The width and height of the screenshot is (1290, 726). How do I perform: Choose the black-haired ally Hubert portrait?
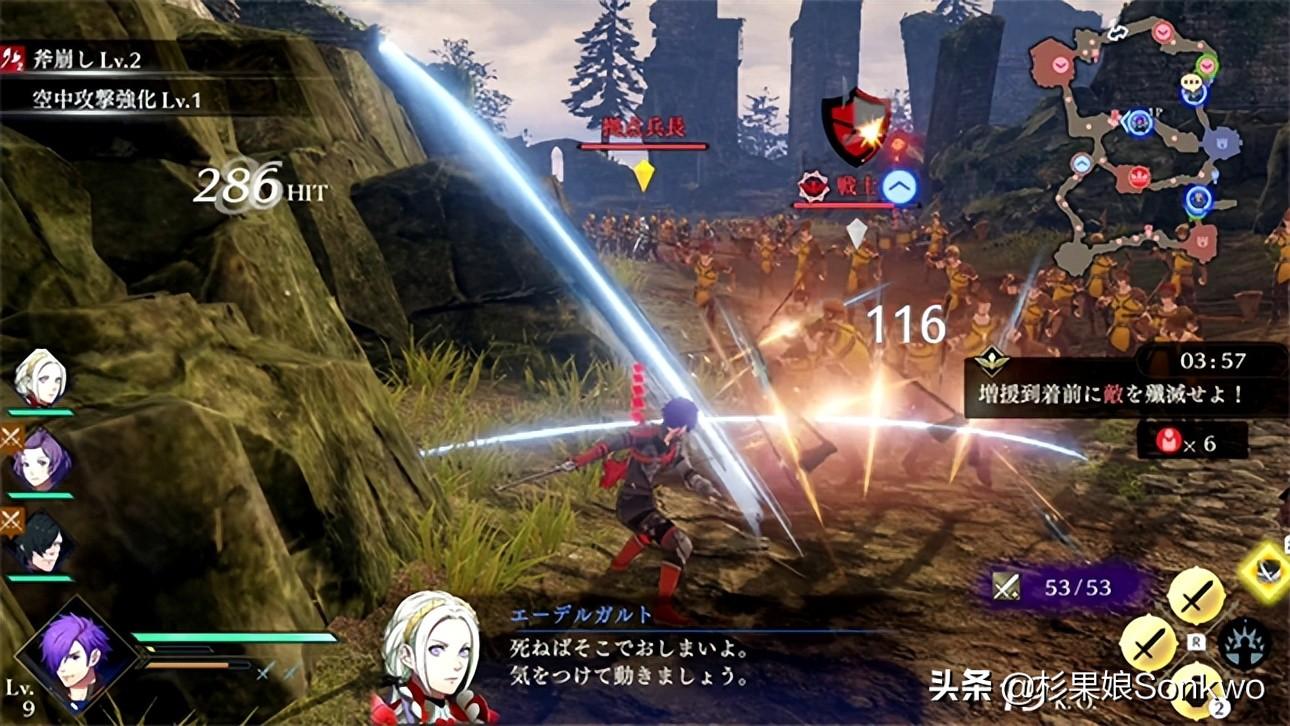(x=42, y=545)
